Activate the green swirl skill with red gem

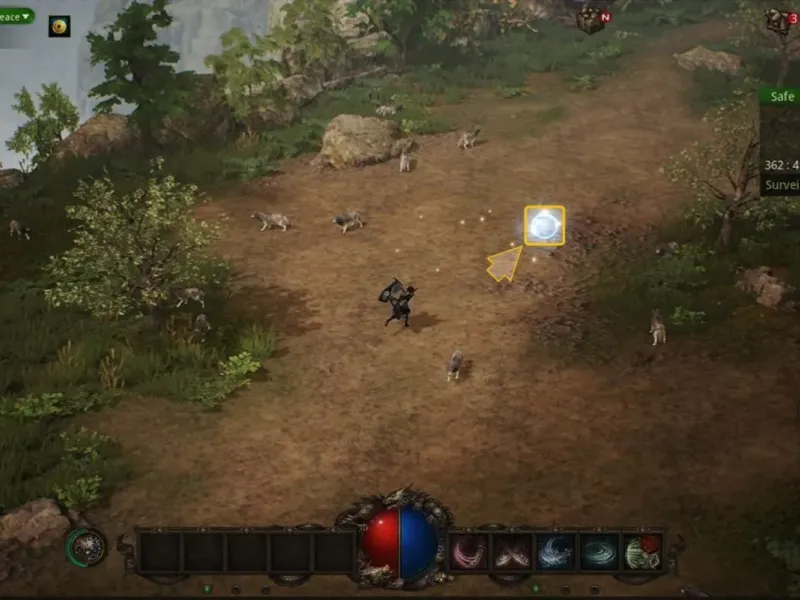pyautogui.click(x=643, y=552)
